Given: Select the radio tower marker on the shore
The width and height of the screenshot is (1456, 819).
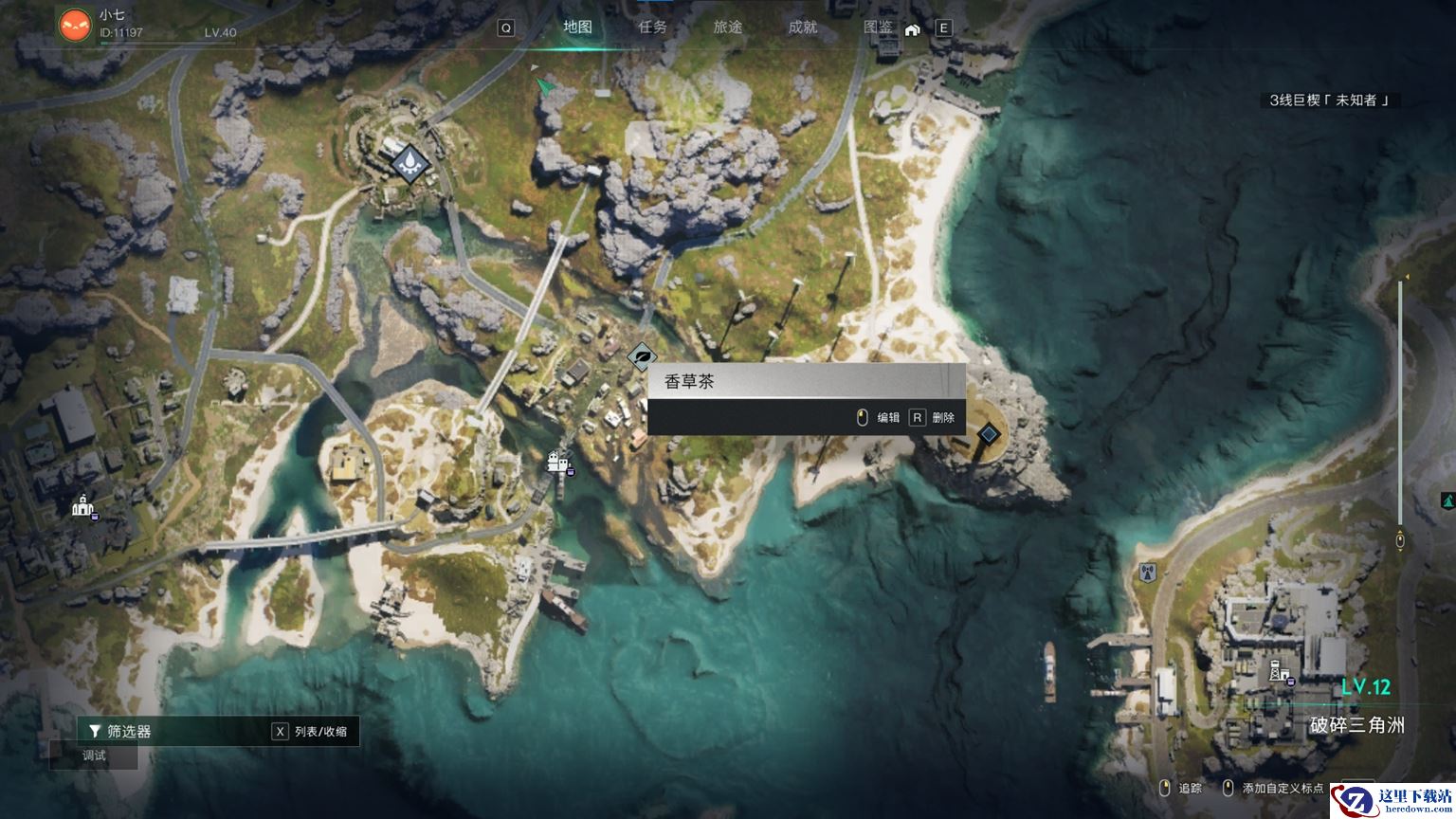Looking at the screenshot, I should (1147, 573).
